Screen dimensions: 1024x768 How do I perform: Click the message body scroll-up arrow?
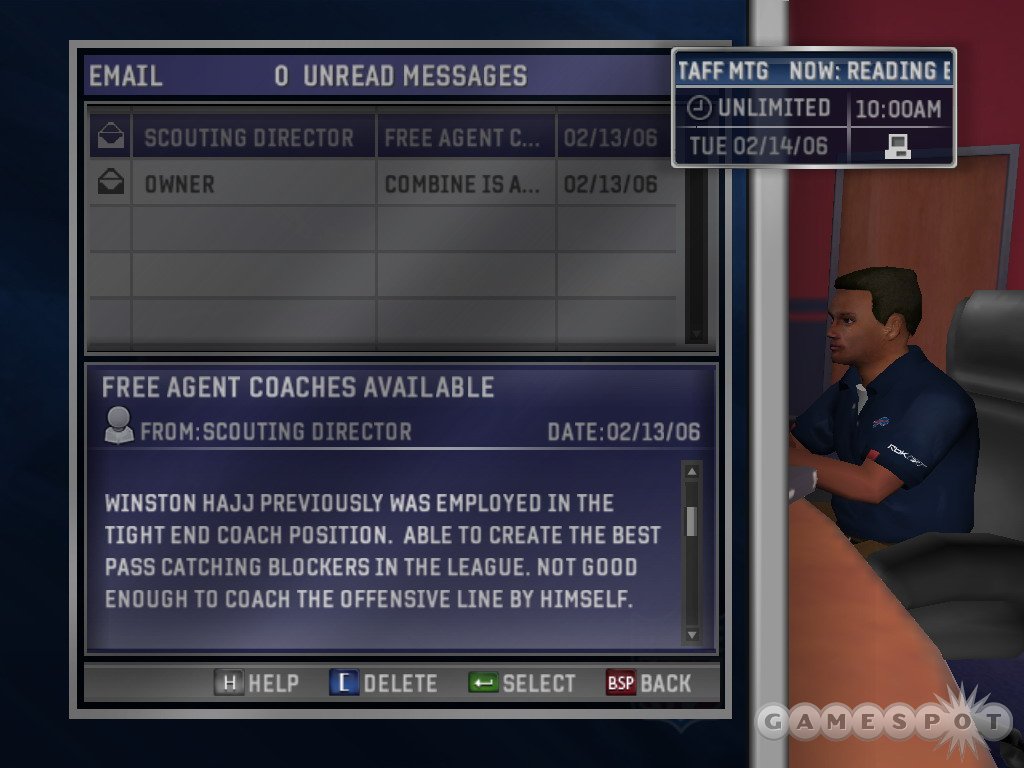coord(691,471)
